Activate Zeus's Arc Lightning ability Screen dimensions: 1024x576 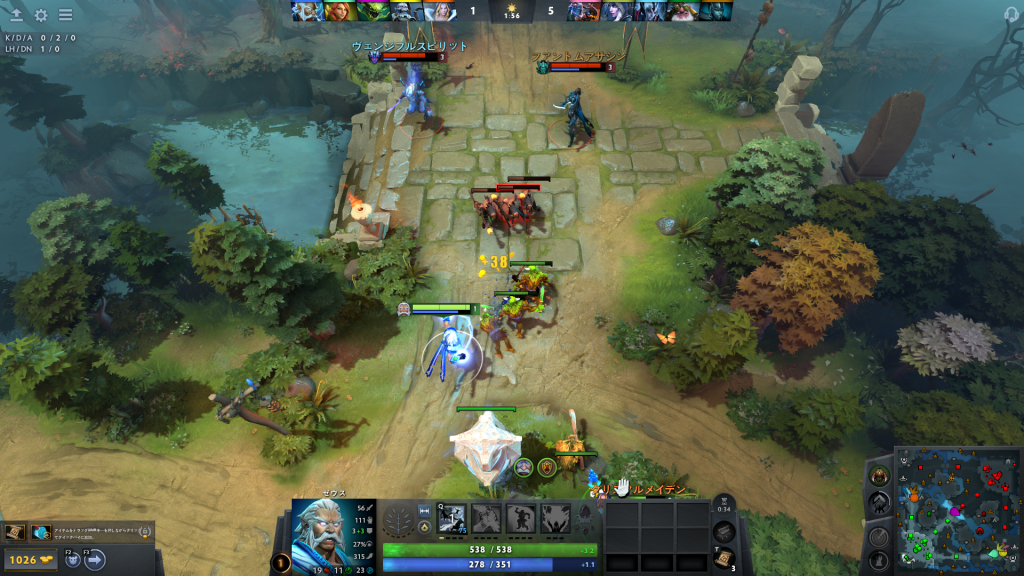coord(452,518)
